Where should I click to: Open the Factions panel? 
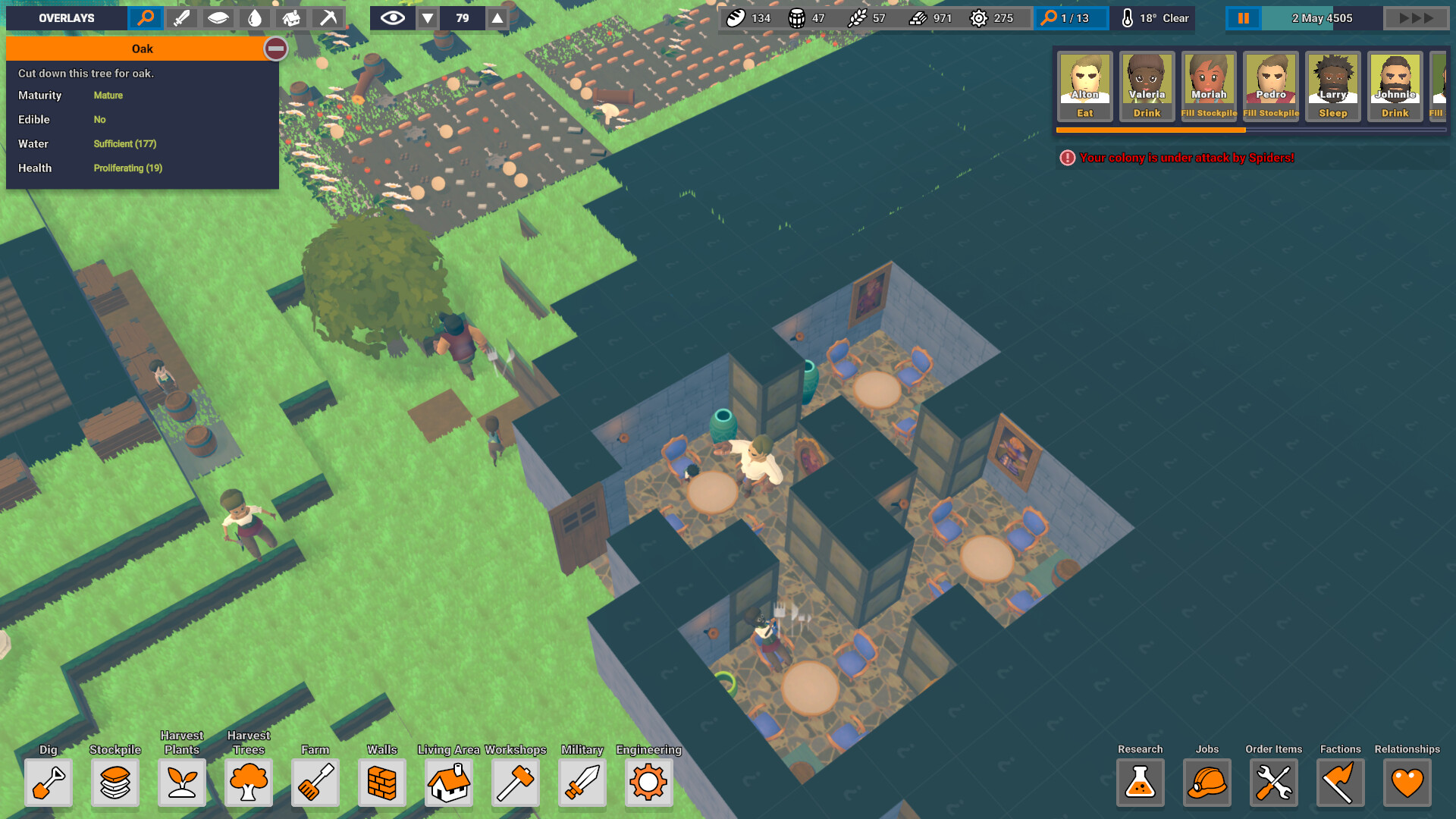point(1340,783)
